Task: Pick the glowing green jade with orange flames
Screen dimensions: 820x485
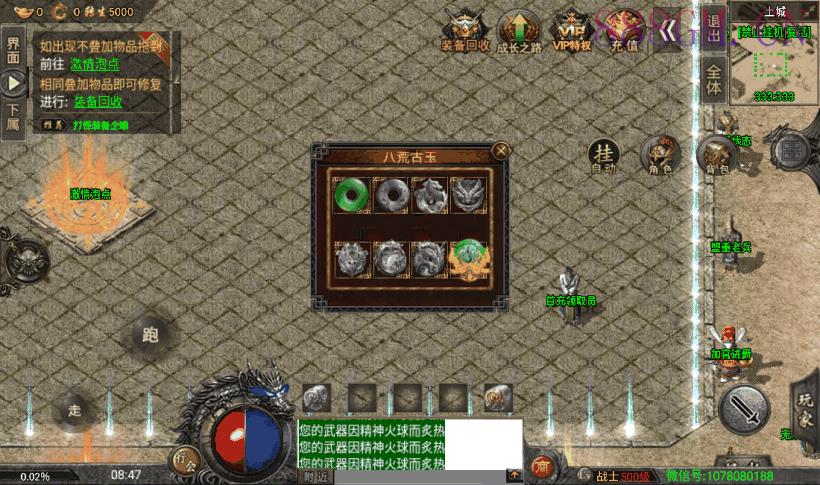Action: (468, 260)
